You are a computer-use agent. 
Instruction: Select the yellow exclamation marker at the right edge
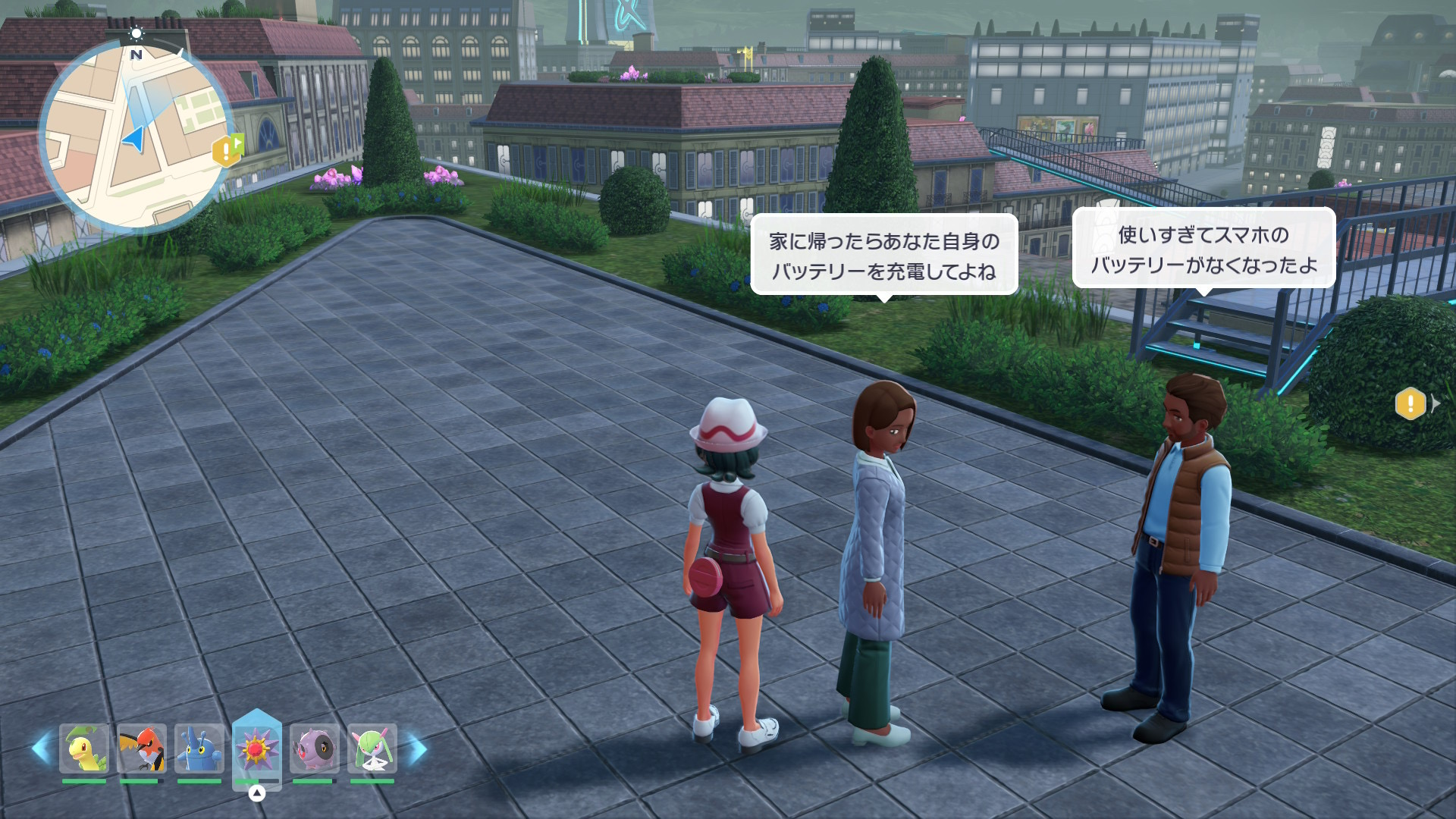(1410, 403)
